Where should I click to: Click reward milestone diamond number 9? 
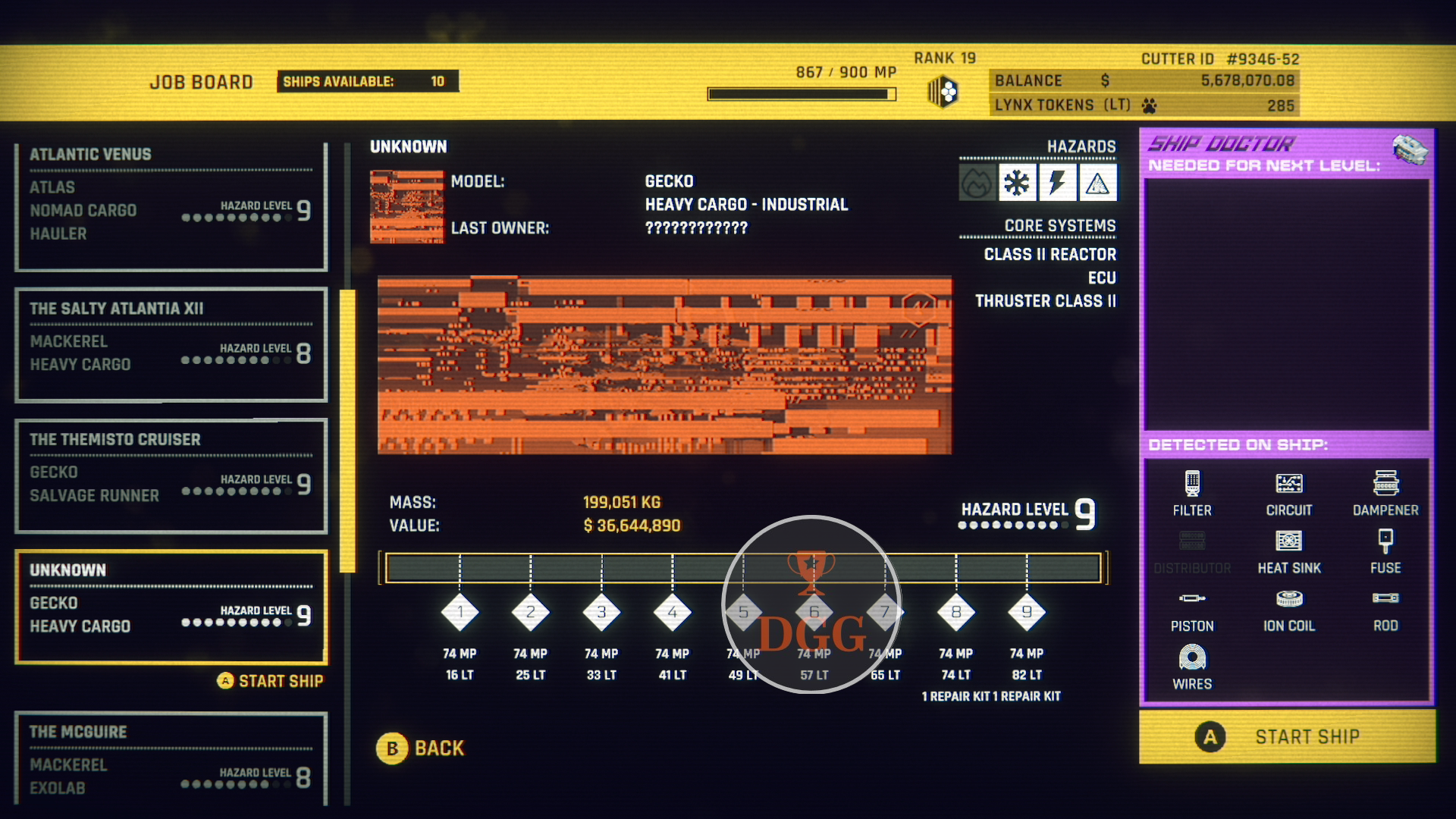[1027, 612]
